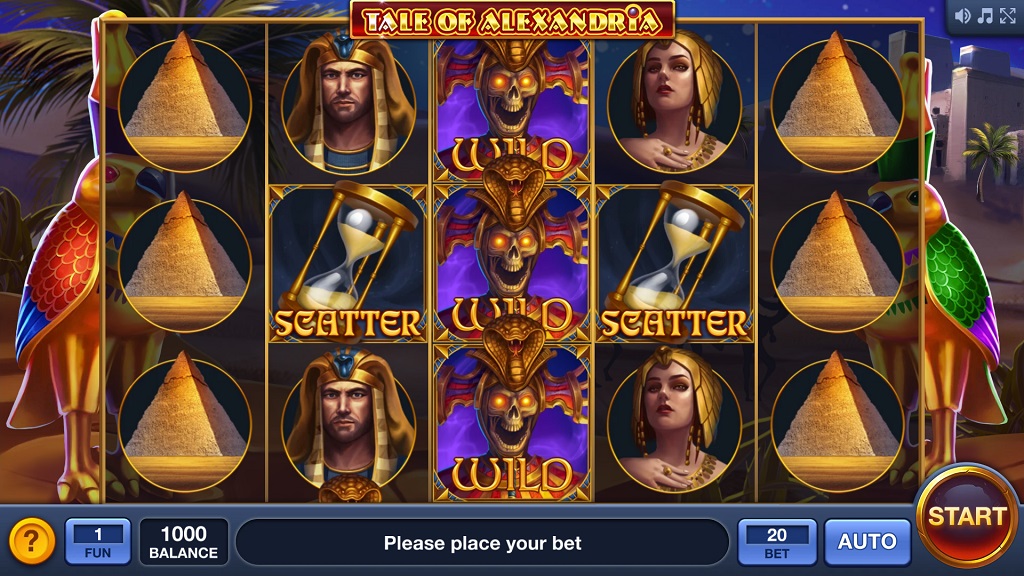Toggle sound effects with the speaker icon
The width and height of the screenshot is (1024, 576).
point(963,16)
